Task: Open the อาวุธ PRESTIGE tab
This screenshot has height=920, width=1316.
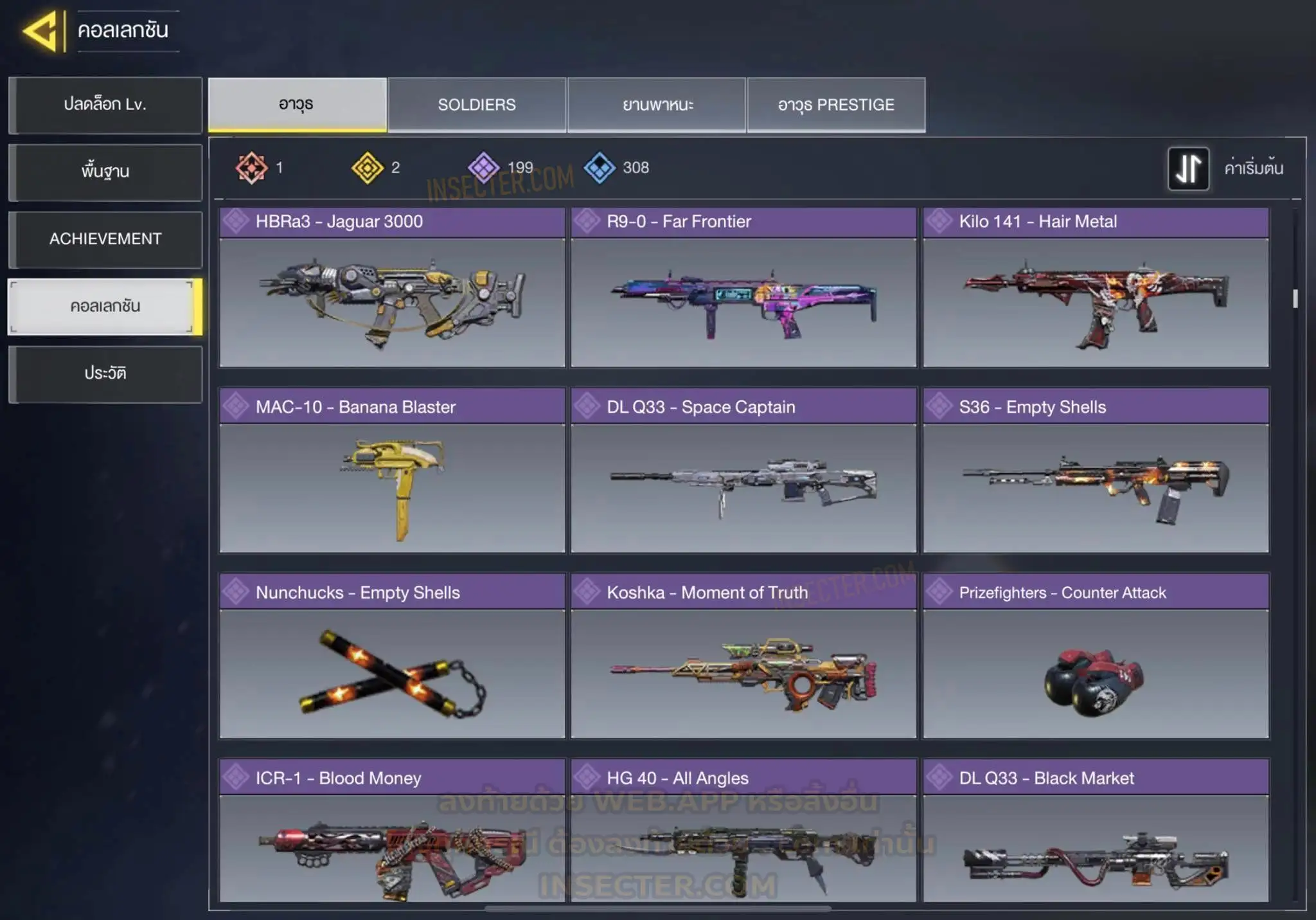Action: [836, 105]
